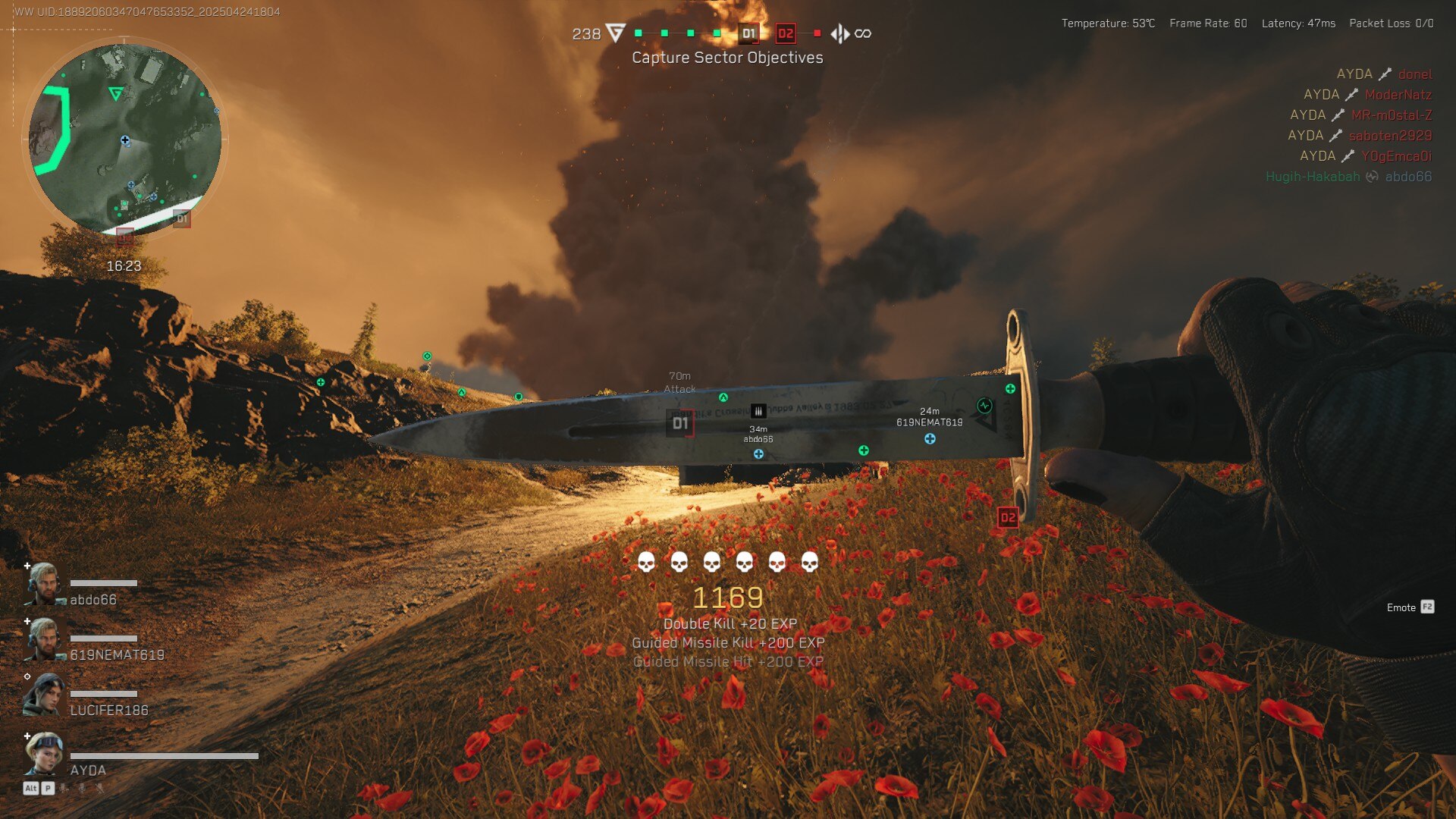Click the D1 objective marker with Attack label

pyautogui.click(x=680, y=423)
